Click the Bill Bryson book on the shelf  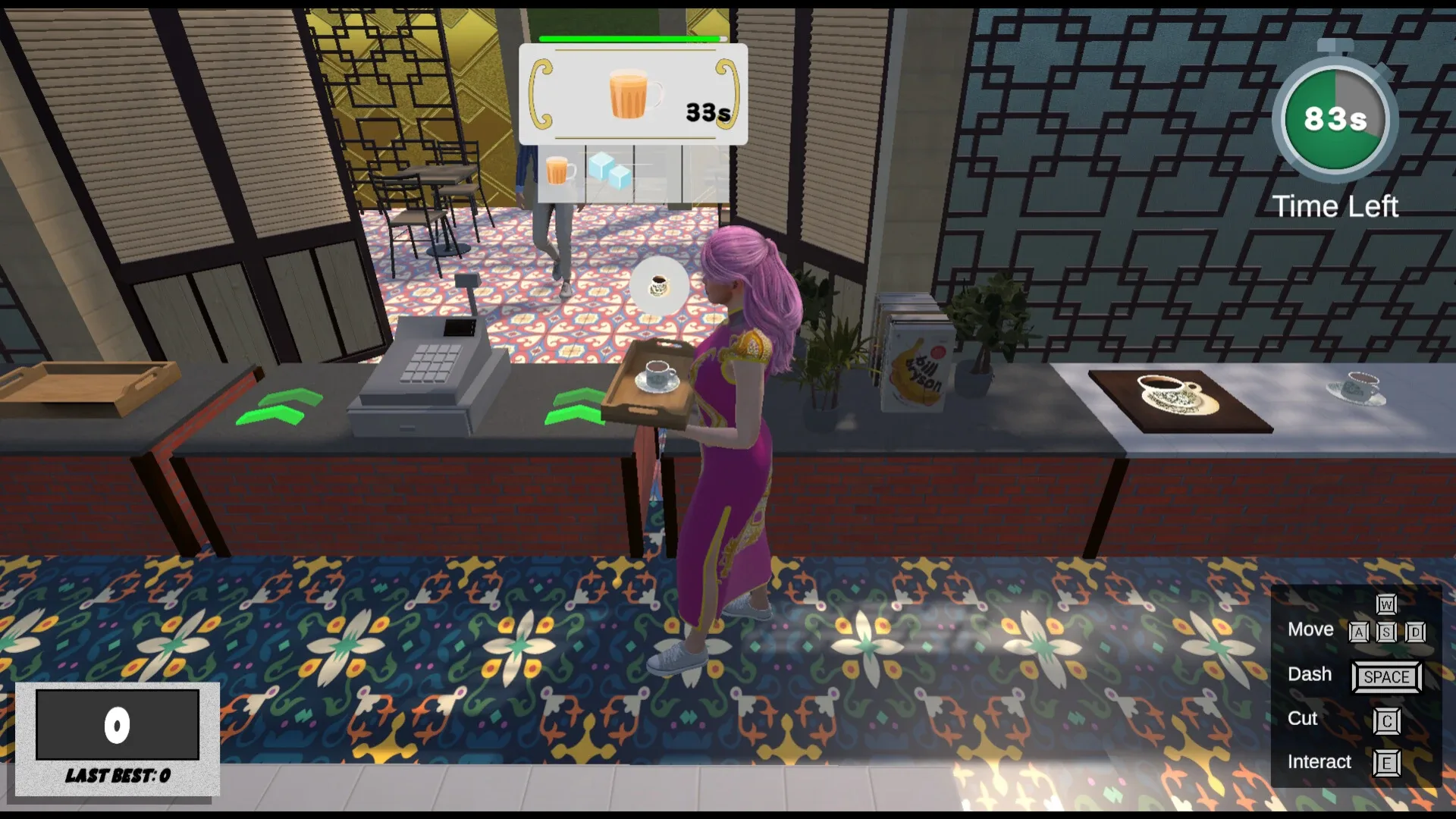918,364
